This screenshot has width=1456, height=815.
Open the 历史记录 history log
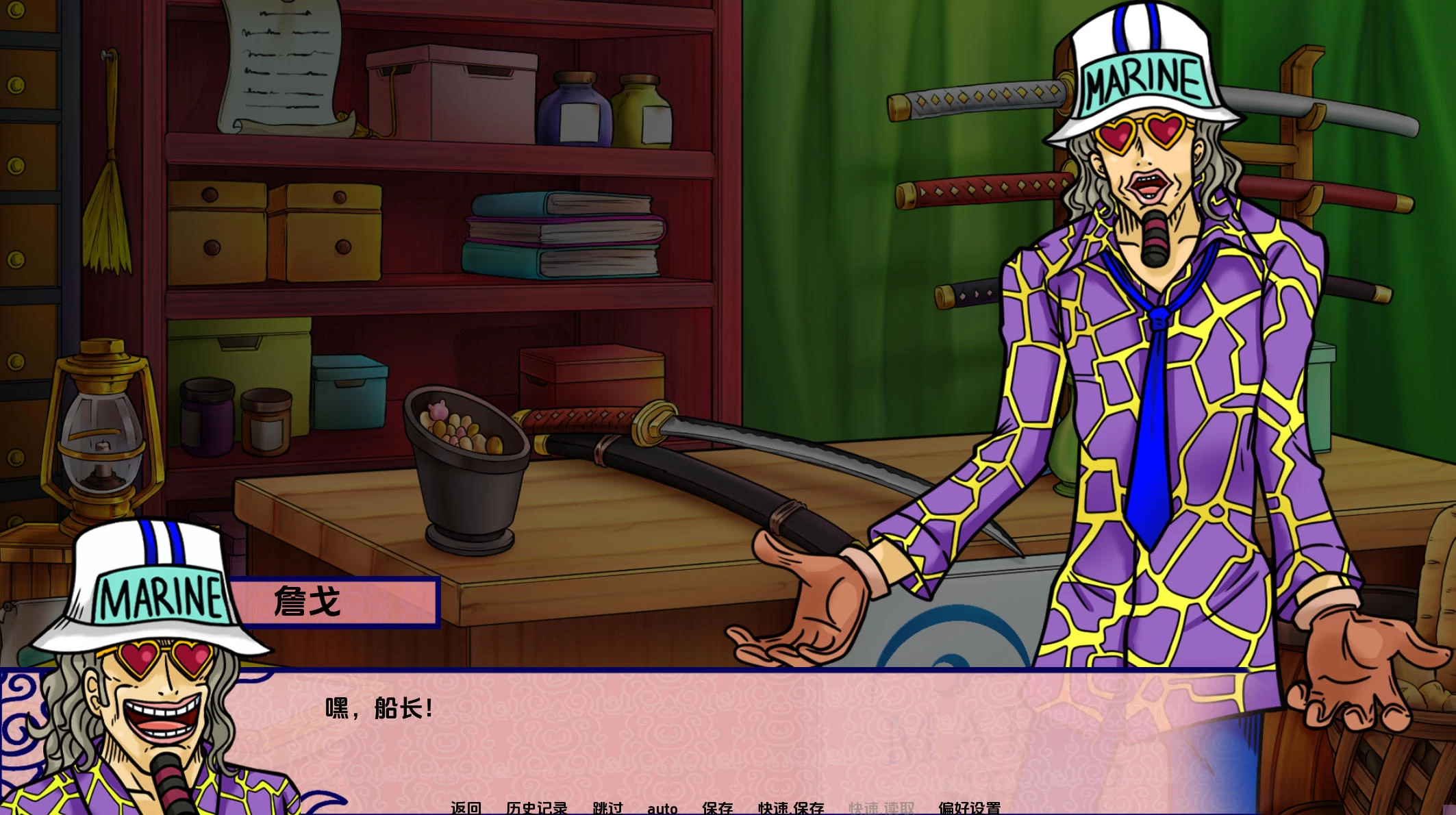[x=536, y=808]
